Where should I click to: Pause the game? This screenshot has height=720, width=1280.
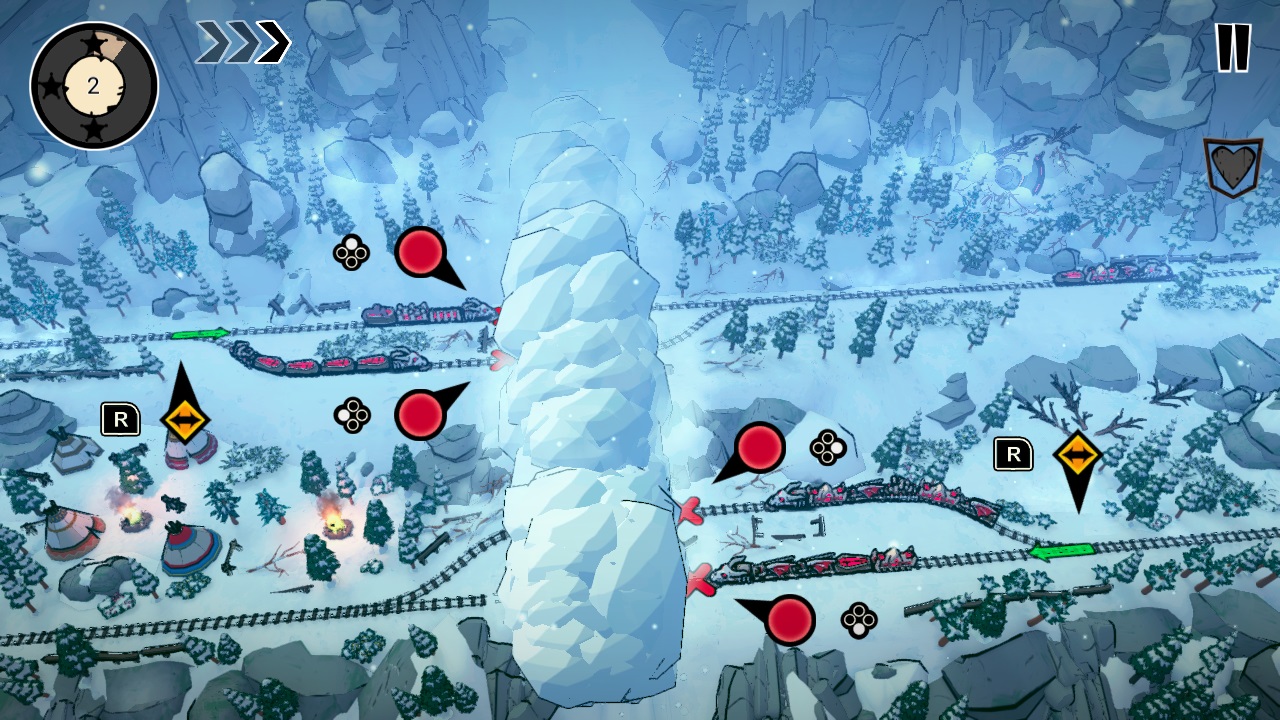point(1232,45)
